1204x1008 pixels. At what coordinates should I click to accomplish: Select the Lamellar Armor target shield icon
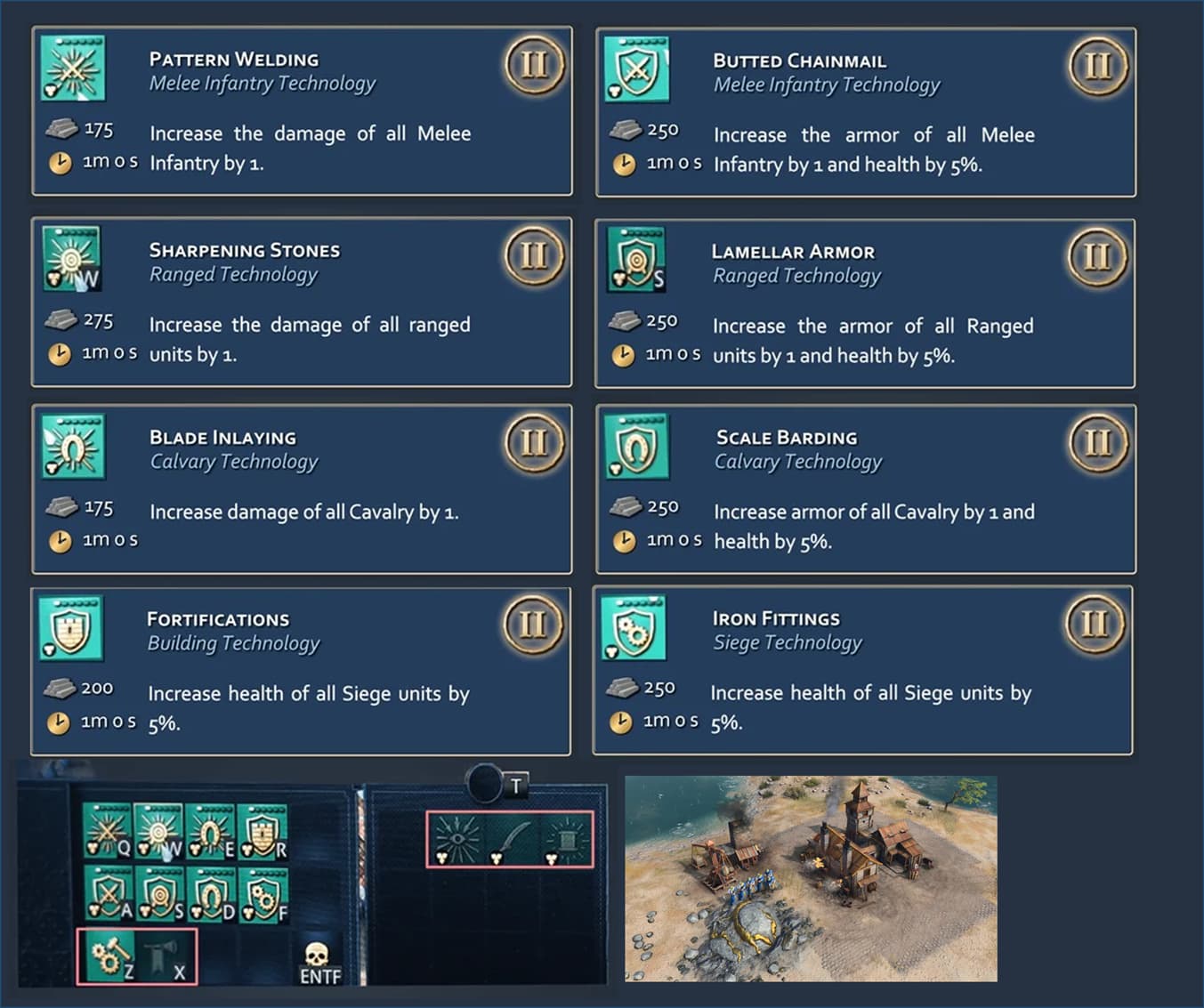click(158, 893)
